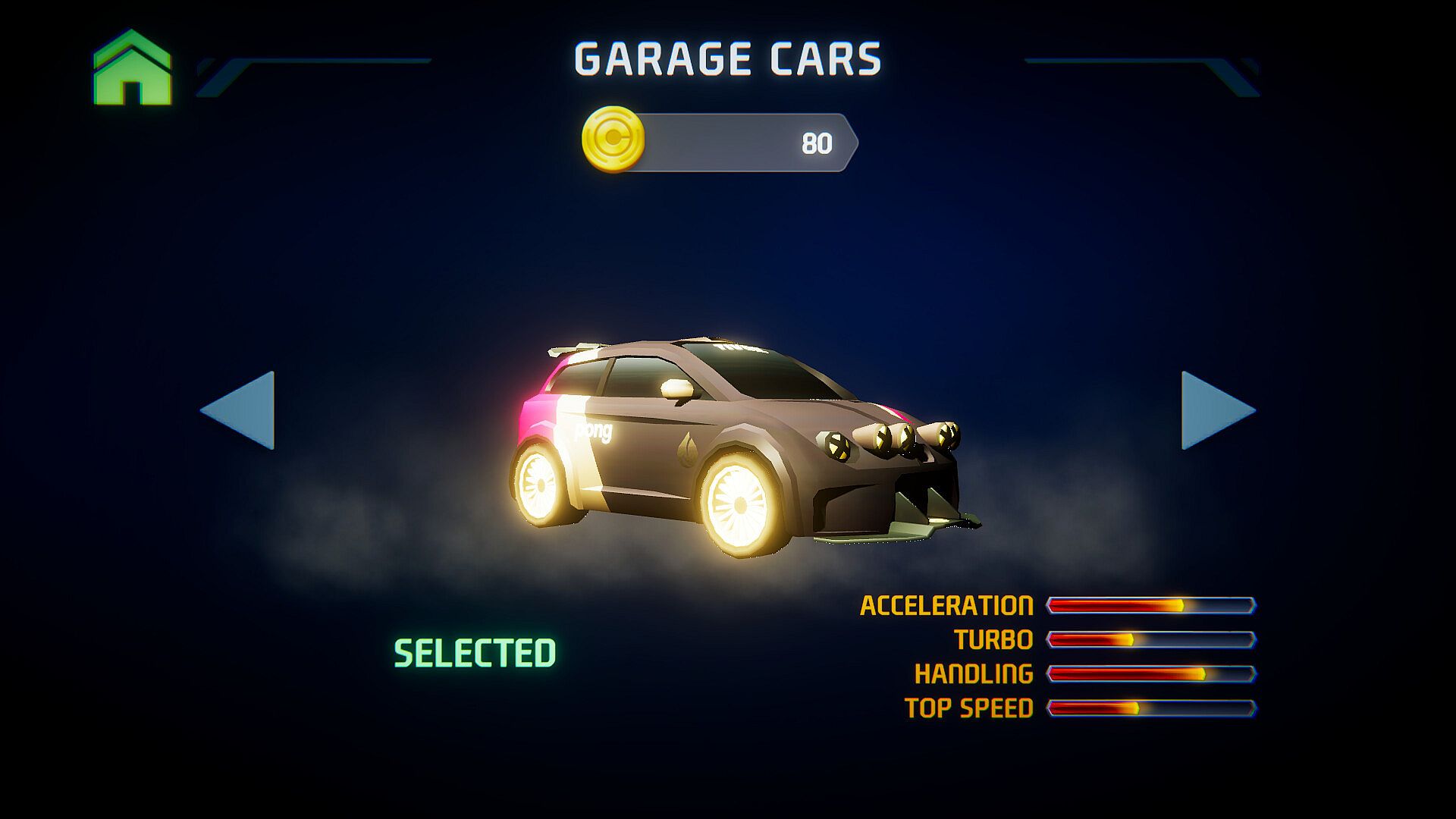1456x819 pixels.
Task: Return home via the green house icon
Action: [133, 68]
